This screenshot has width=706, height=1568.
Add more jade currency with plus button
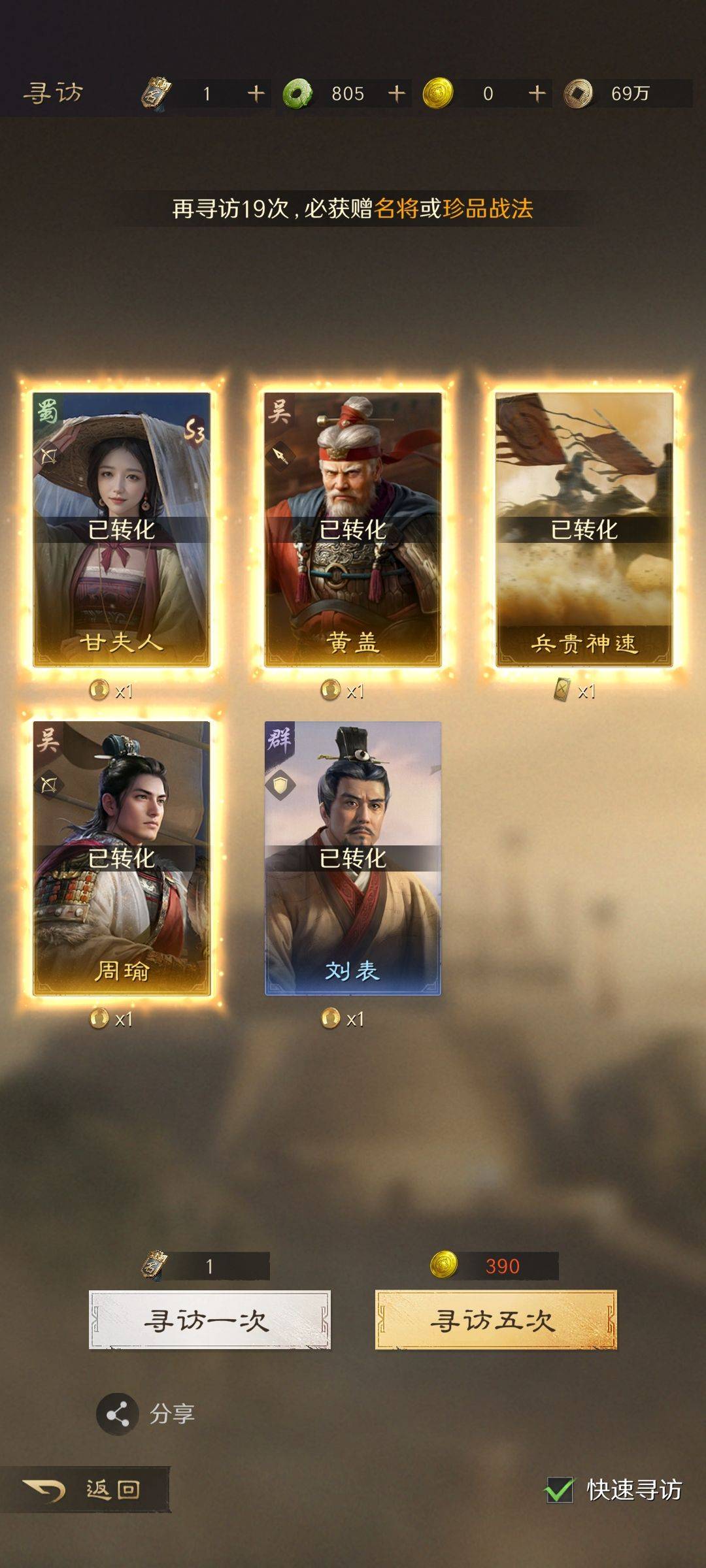pyautogui.click(x=396, y=93)
